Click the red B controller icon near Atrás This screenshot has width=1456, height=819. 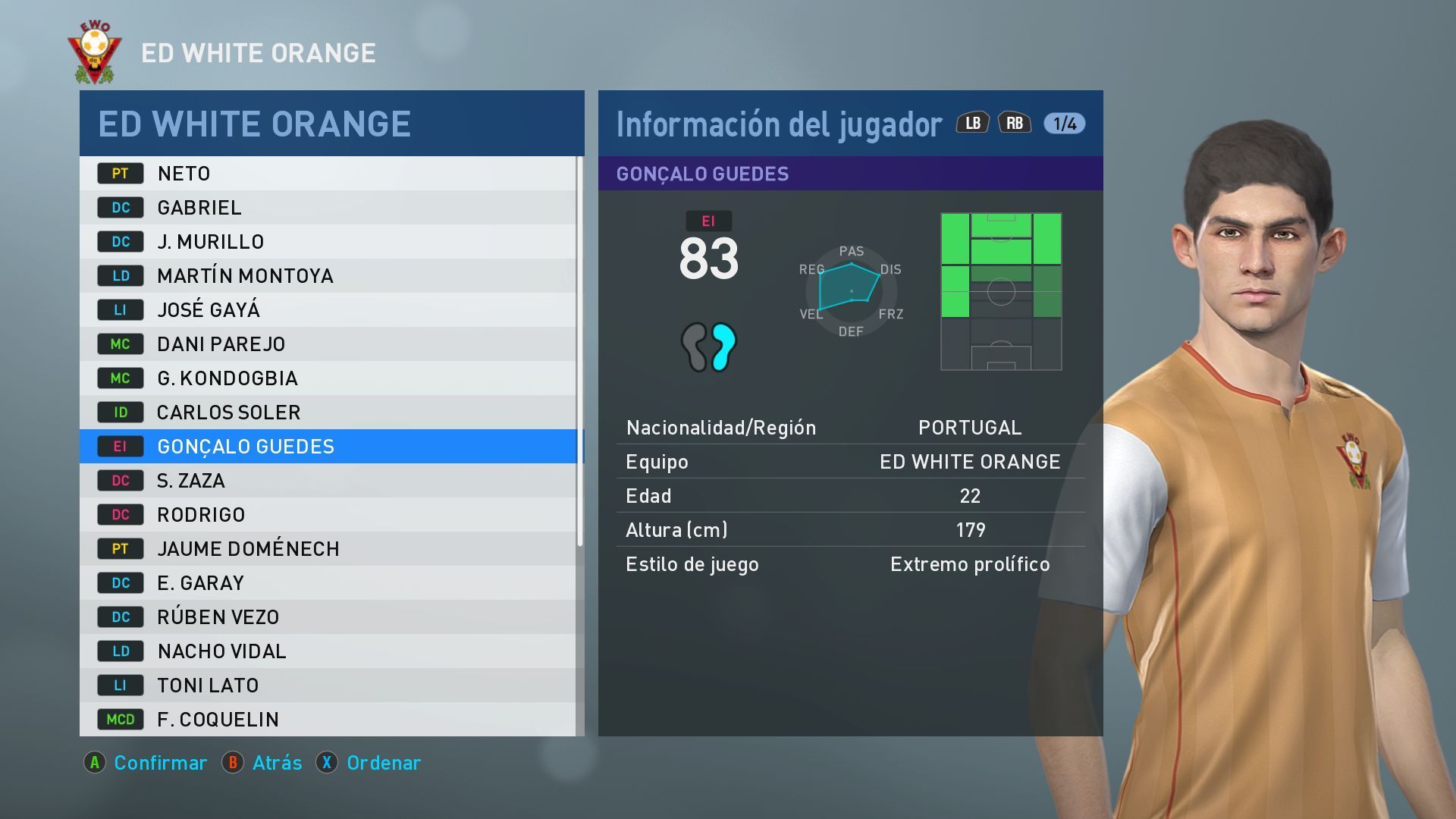tap(234, 763)
